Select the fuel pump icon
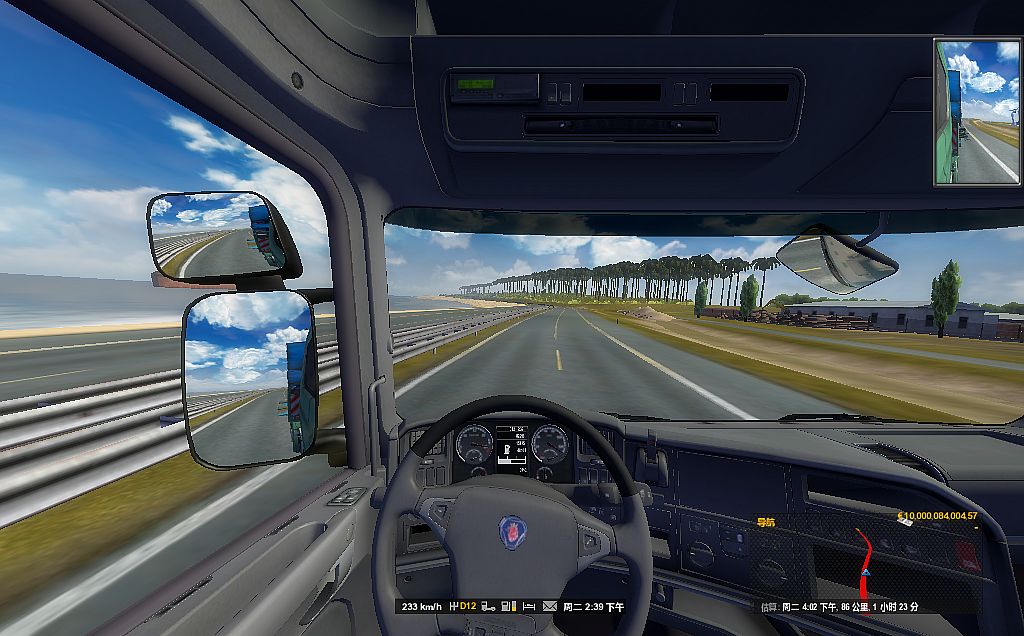The image size is (1024, 636). click(x=507, y=606)
